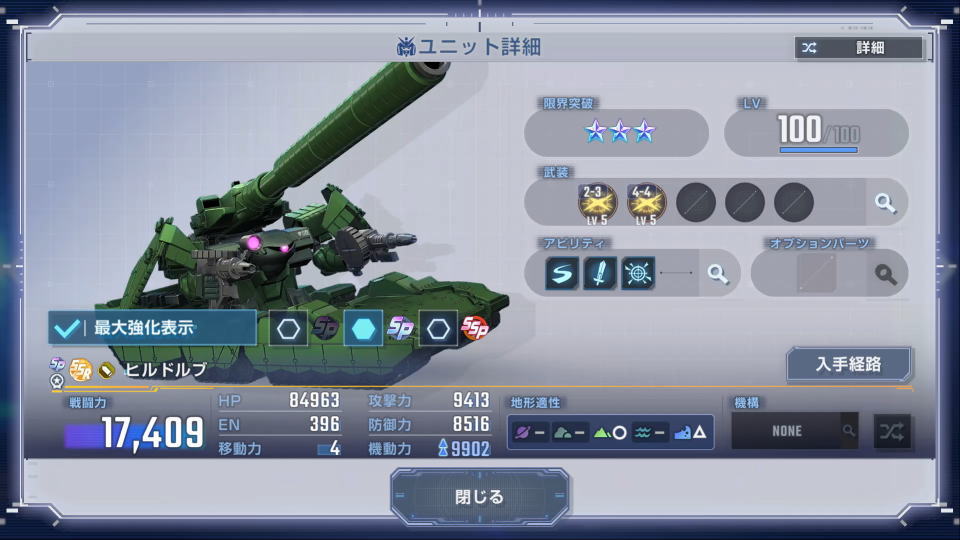
Task: Click the red SSP rarity icon
Action: click(x=474, y=328)
